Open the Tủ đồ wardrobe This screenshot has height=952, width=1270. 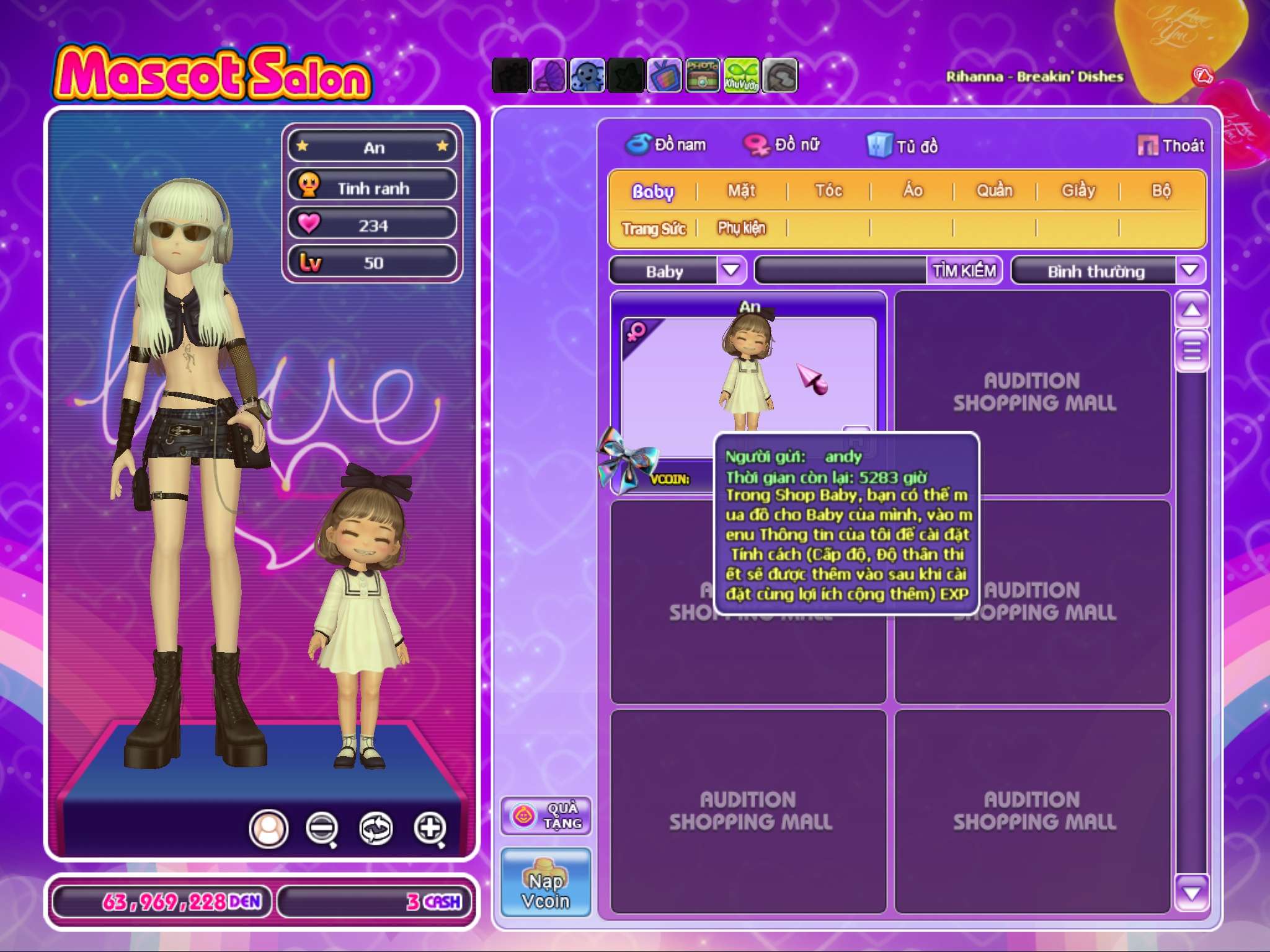coord(903,146)
